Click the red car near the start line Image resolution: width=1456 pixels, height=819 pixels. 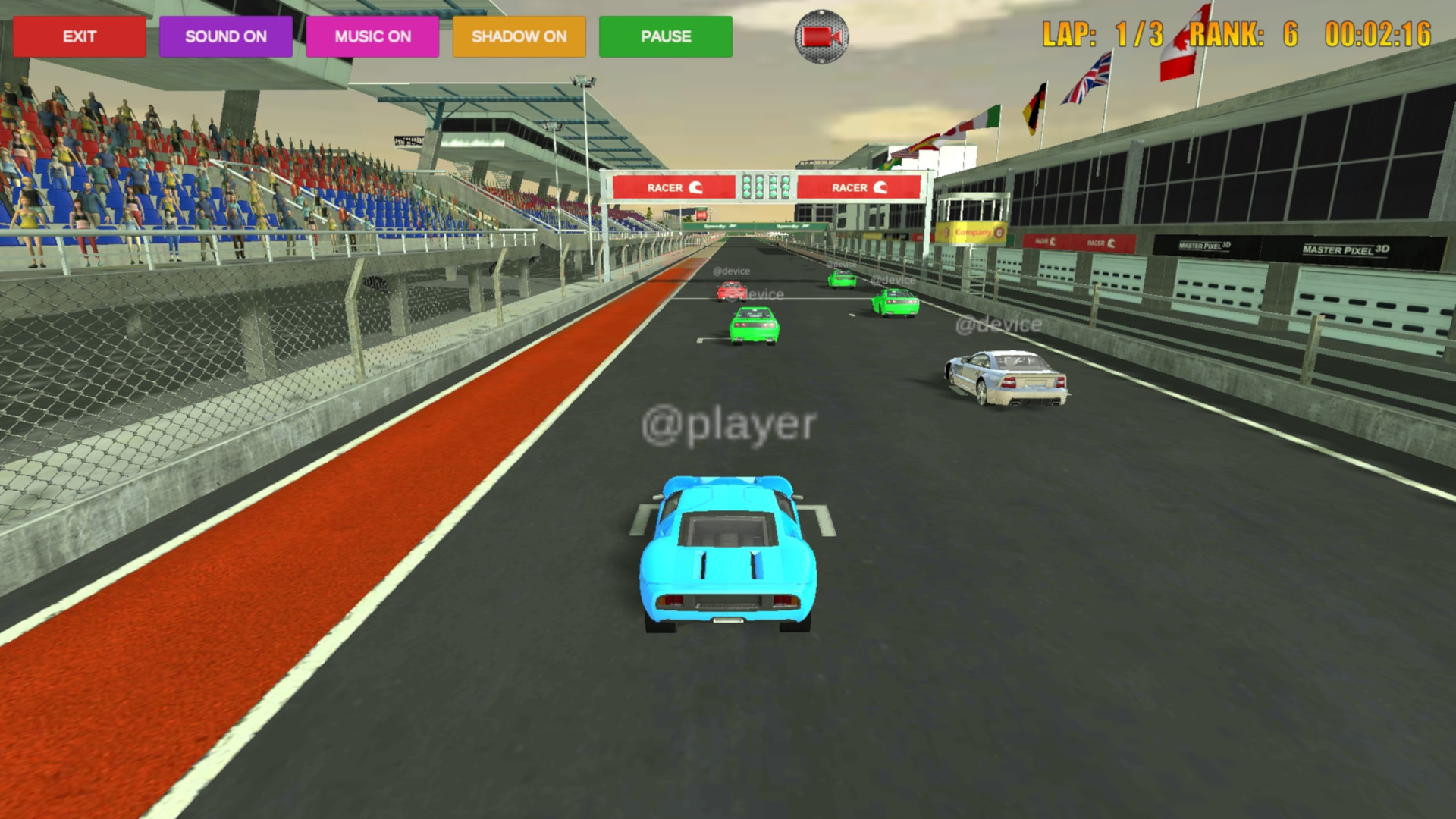click(730, 290)
